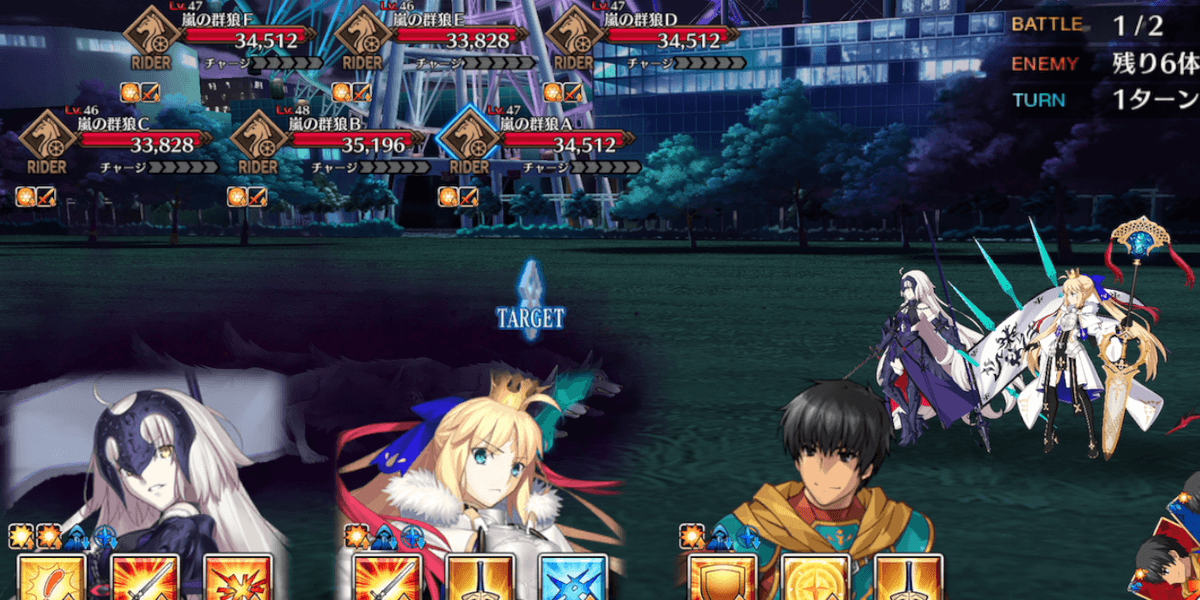Activate blonde servant's blue star skill
This screenshot has height=600, width=1200.
pos(573,579)
